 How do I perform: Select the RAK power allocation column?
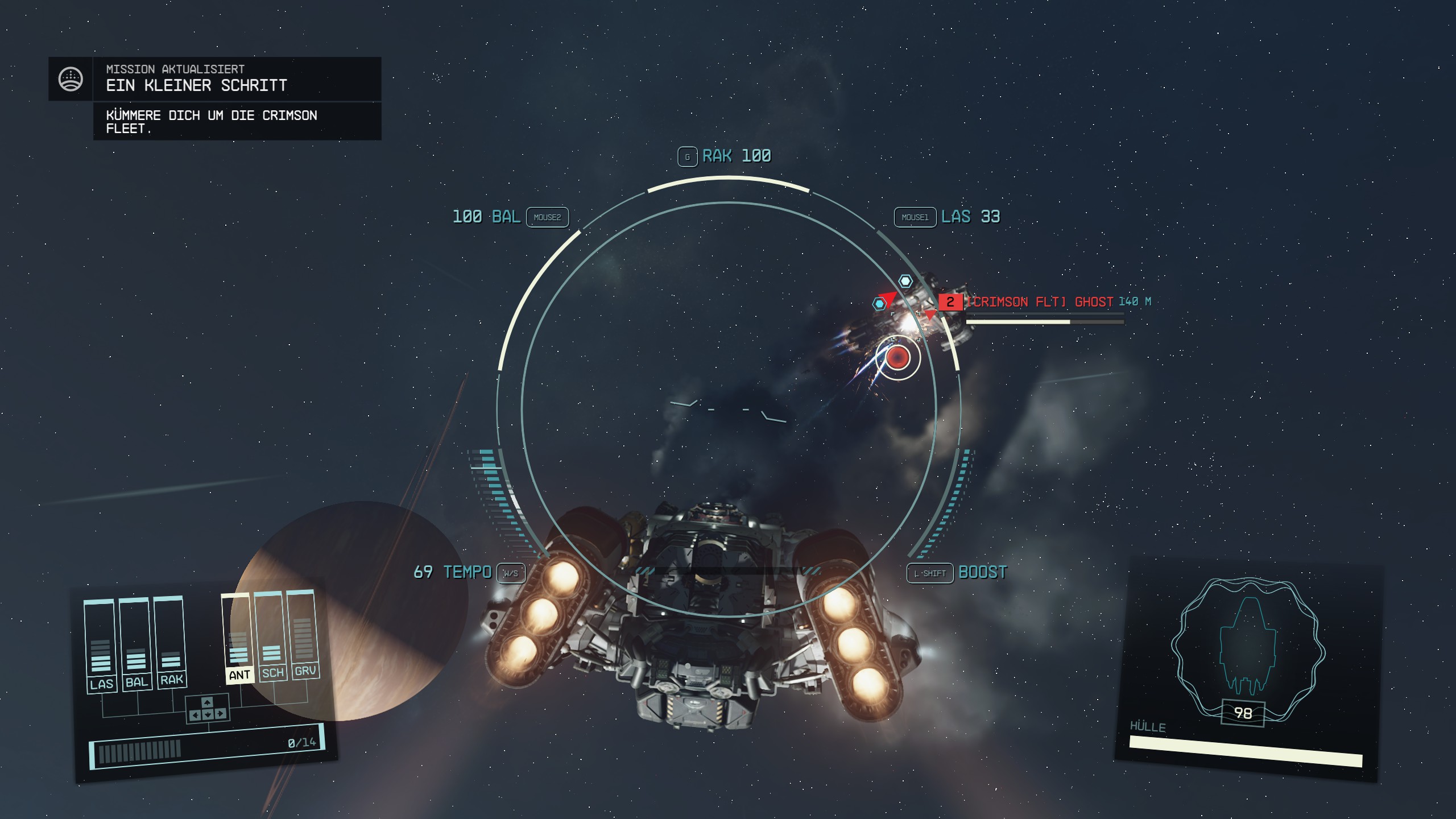tap(170, 642)
